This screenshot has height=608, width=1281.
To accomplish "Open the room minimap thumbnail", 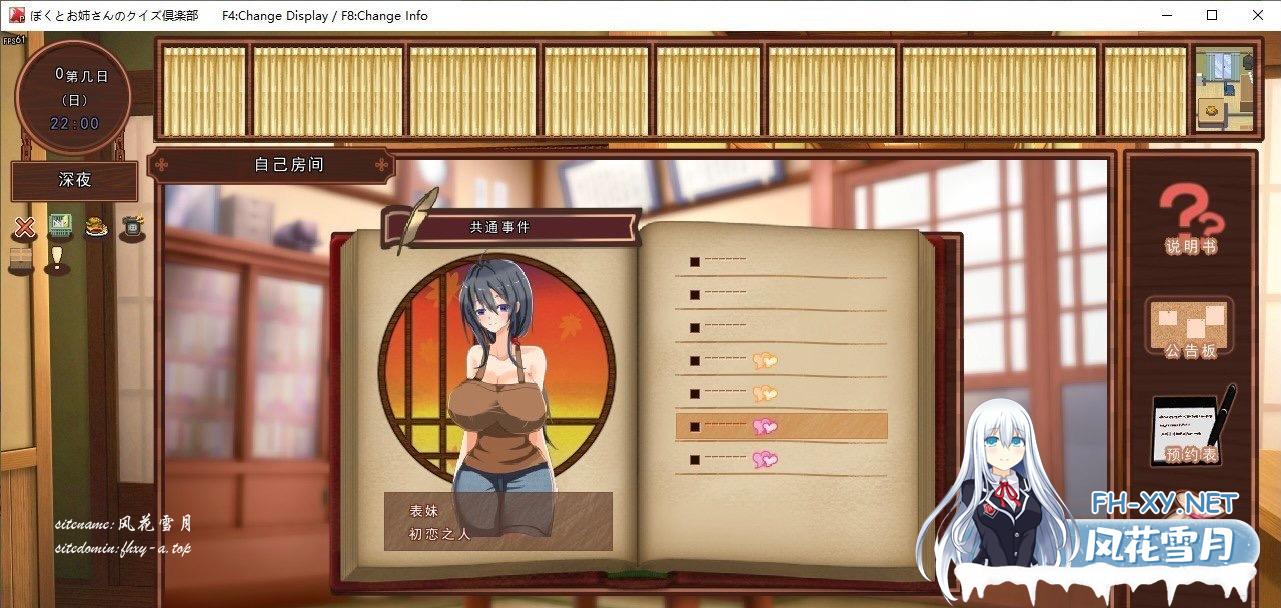I will click(x=1224, y=90).
